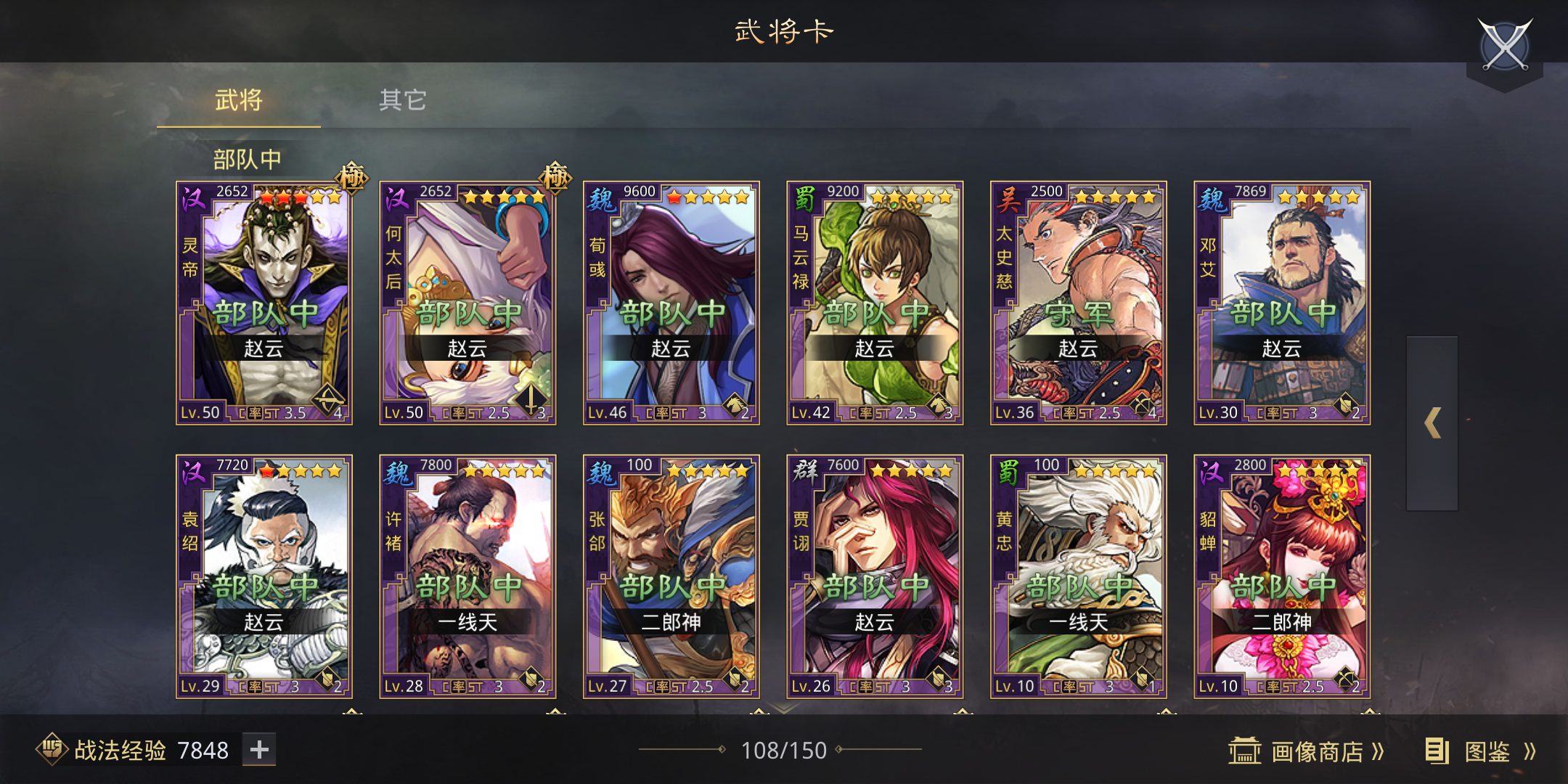Image resolution: width=1568 pixels, height=784 pixels.
Task: Open the 图鉴 encyclopedia
Action: pos(1481,751)
